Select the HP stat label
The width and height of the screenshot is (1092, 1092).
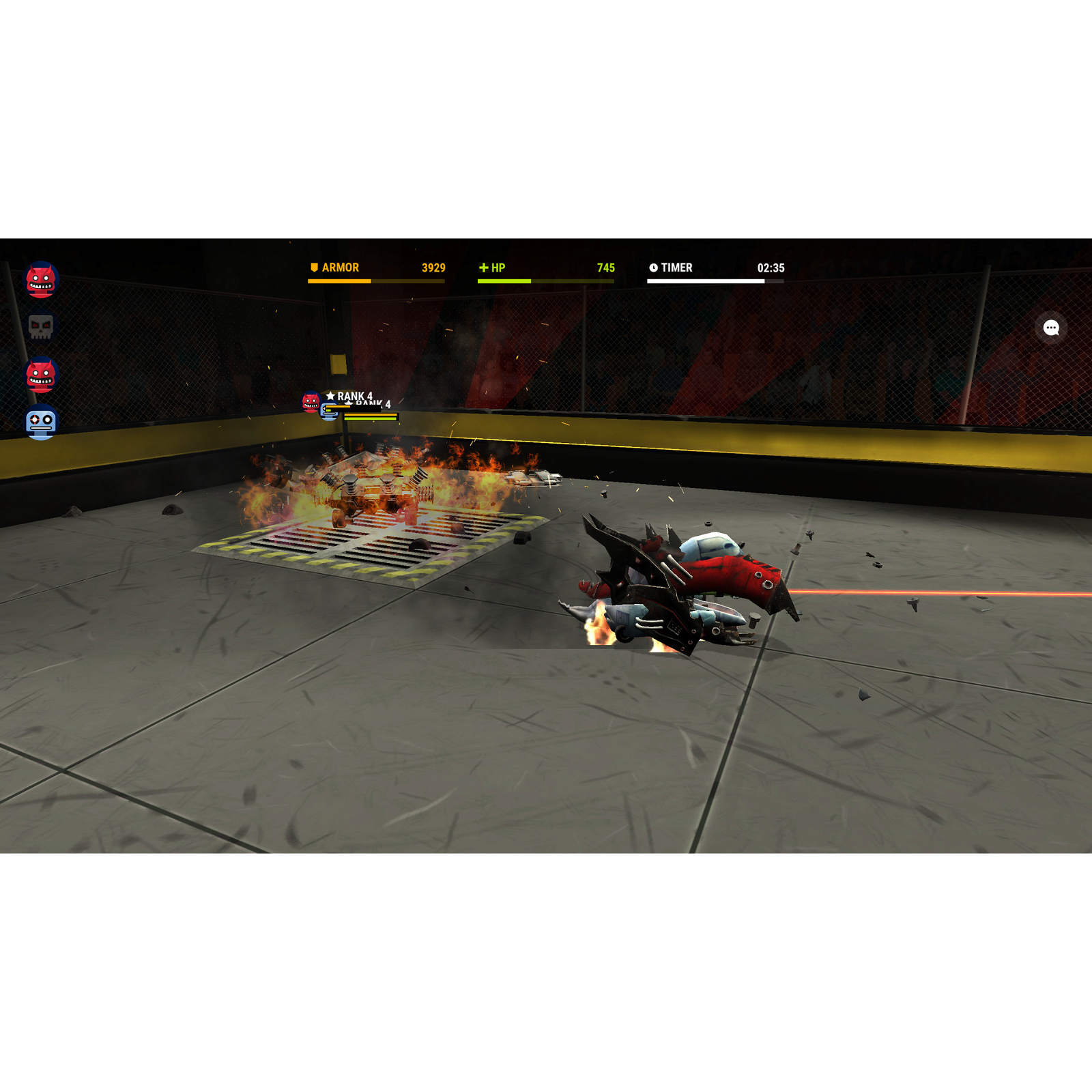coord(499,268)
